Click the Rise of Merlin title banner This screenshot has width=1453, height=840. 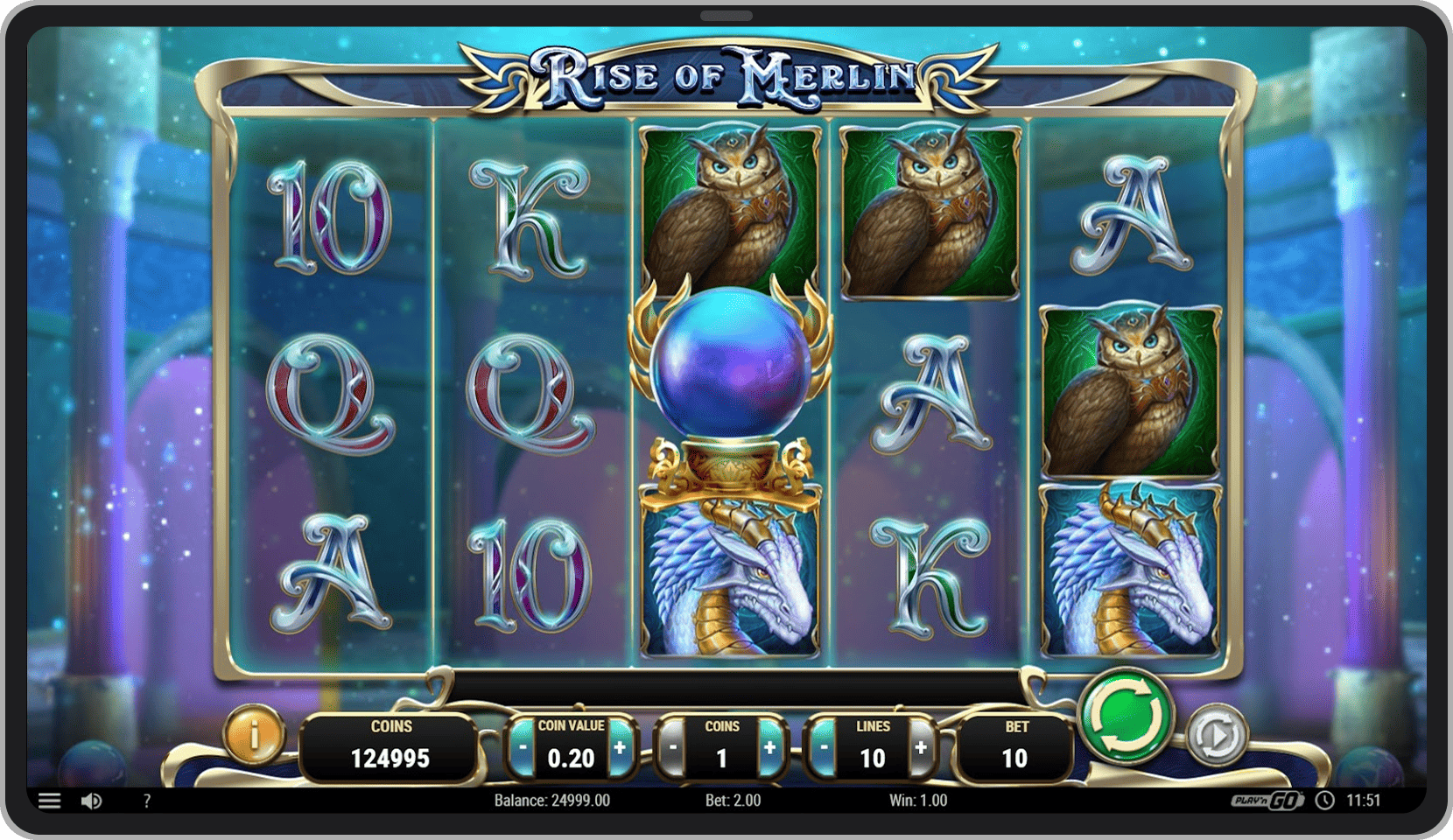(x=726, y=74)
